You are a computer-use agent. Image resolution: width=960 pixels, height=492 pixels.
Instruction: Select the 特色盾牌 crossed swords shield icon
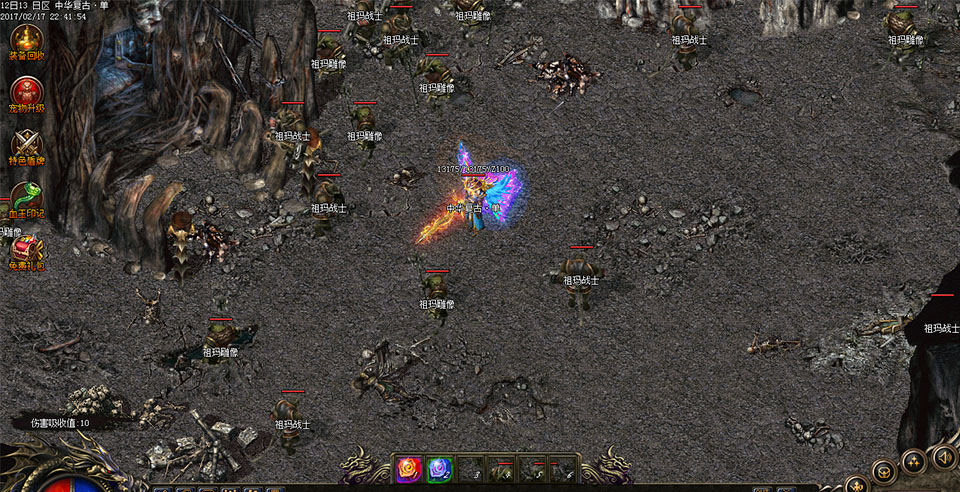click(26, 144)
